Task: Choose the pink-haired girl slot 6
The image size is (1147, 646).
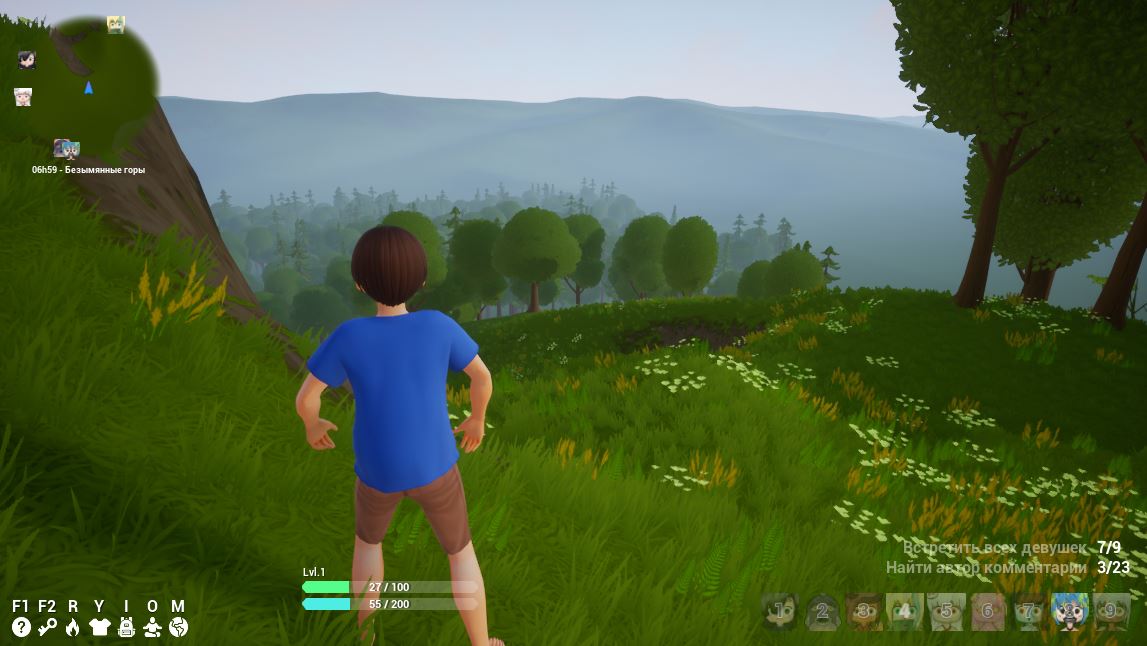Action: 987,610
